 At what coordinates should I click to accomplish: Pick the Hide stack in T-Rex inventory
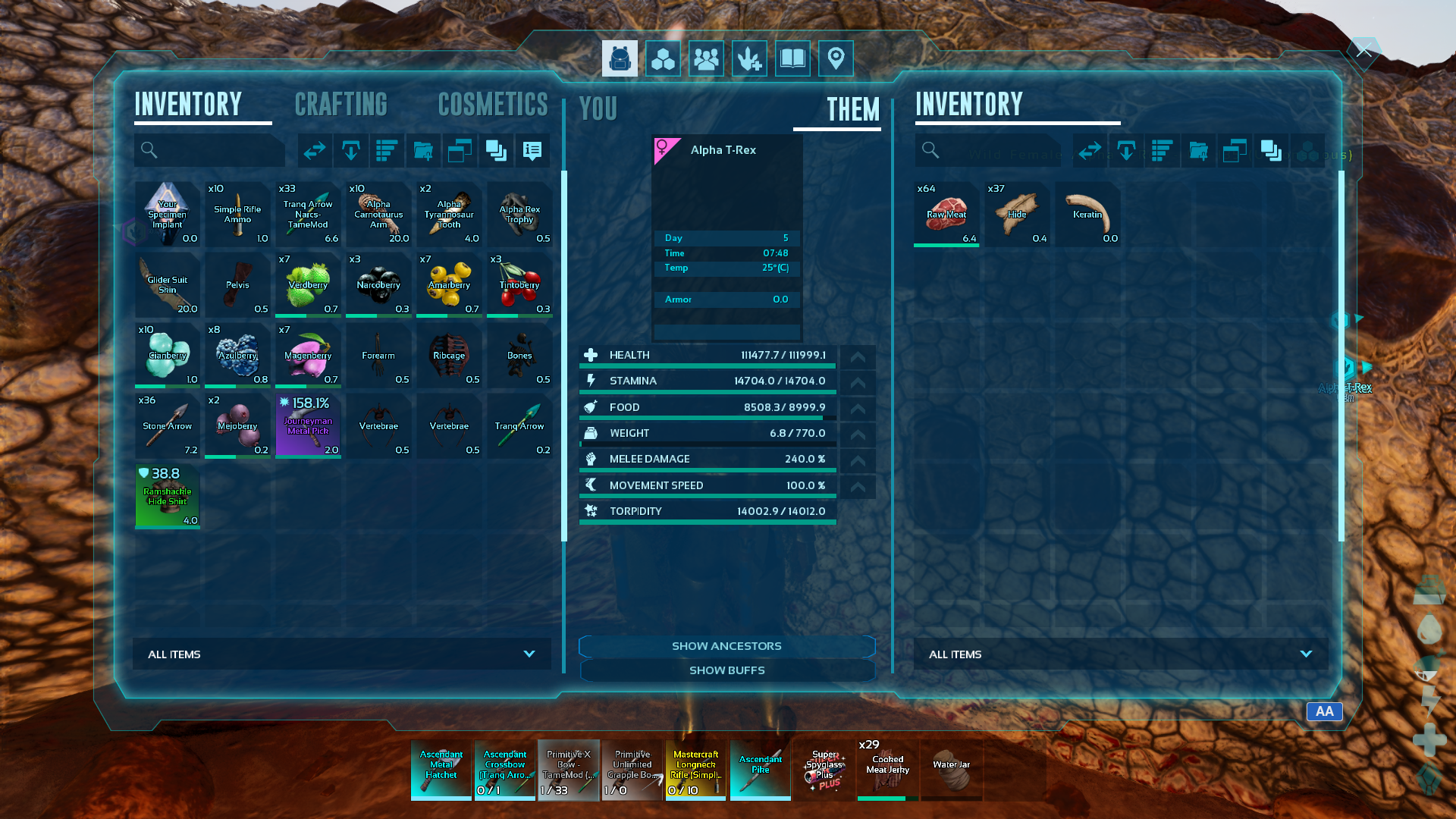coord(1017,215)
